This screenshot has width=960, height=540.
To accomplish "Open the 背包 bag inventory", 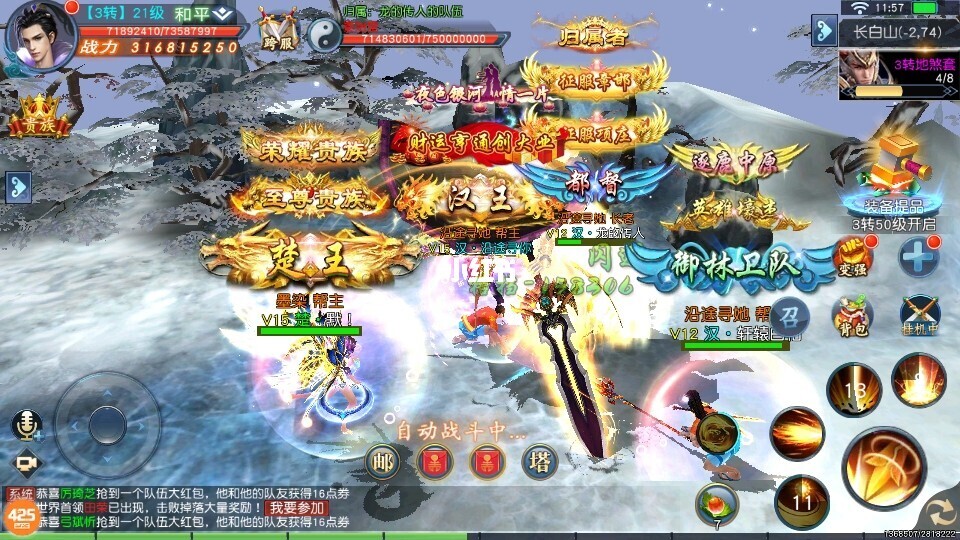I will point(851,316).
